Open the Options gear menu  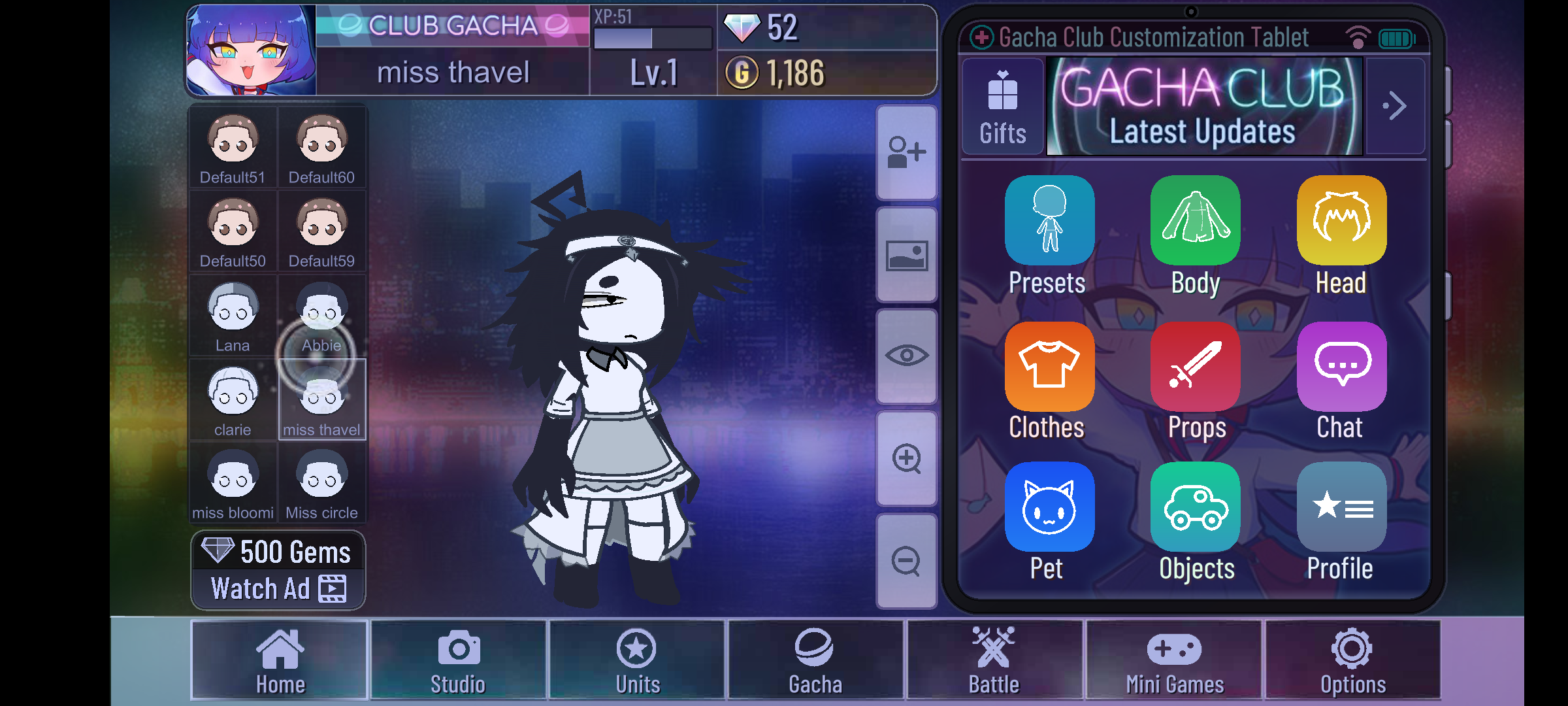click(x=1352, y=660)
